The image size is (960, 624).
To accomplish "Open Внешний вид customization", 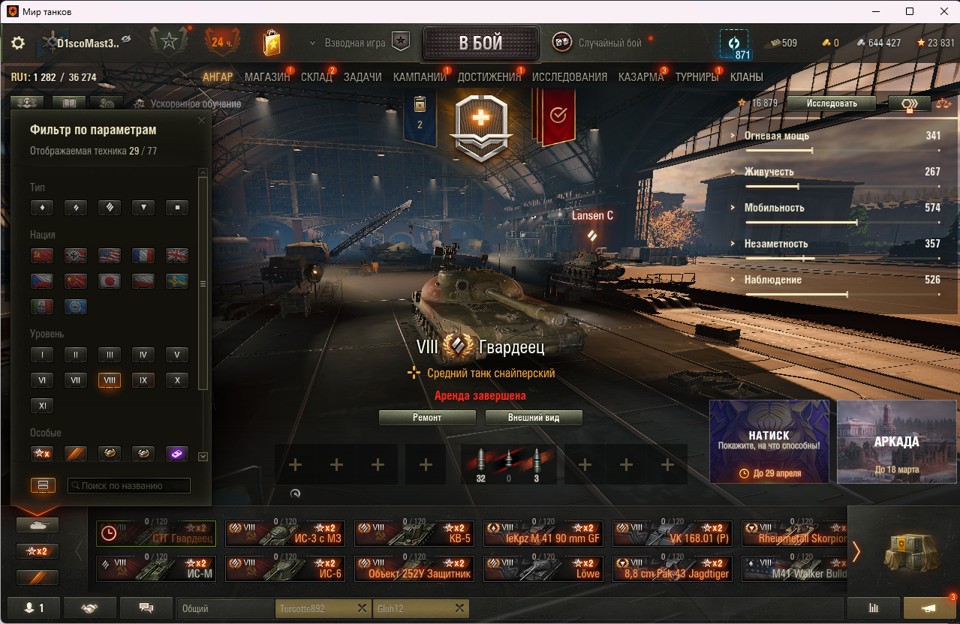I will (533, 418).
